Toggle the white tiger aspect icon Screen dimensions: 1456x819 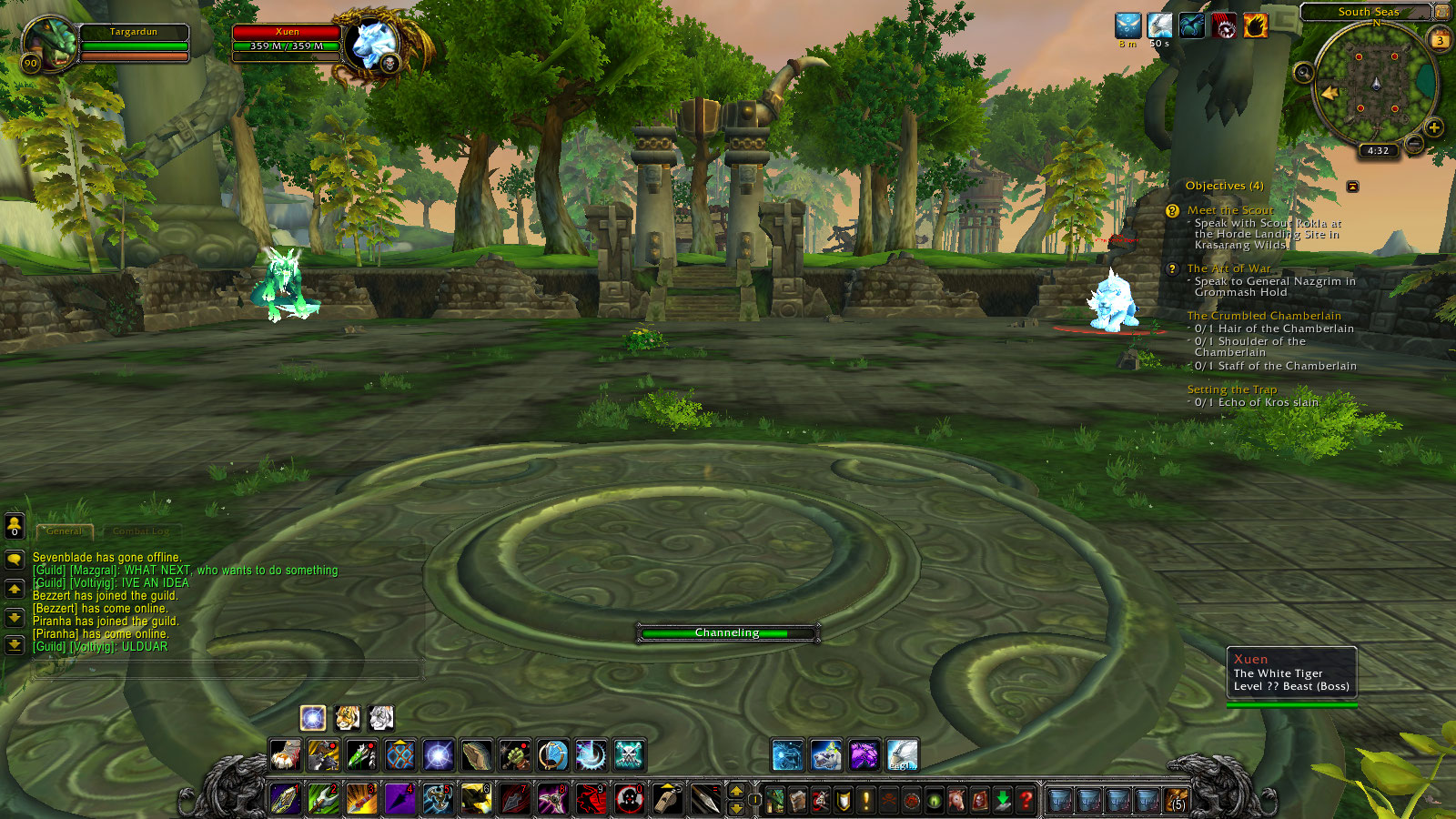pyautogui.click(x=380, y=719)
